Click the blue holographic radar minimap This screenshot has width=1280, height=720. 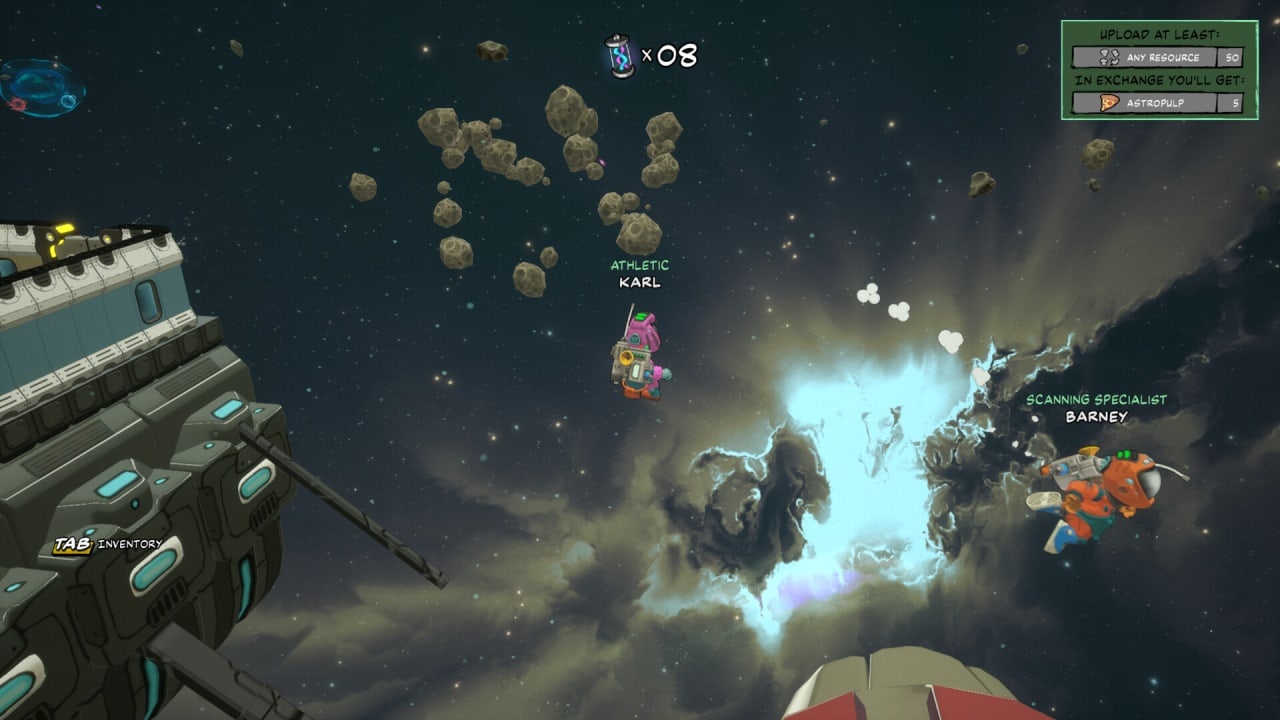pos(42,87)
